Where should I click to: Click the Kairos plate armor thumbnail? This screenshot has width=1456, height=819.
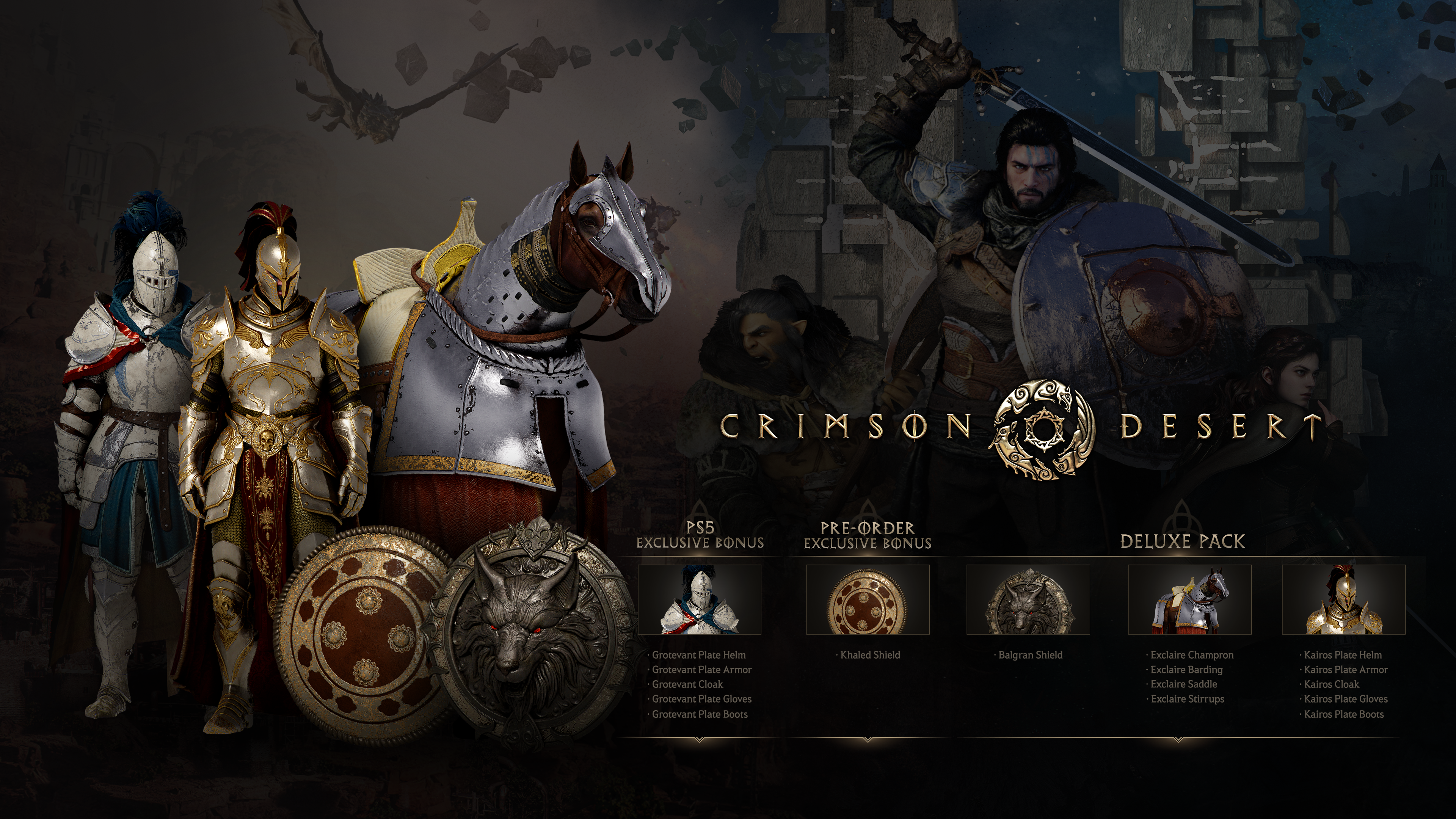pos(1343,600)
